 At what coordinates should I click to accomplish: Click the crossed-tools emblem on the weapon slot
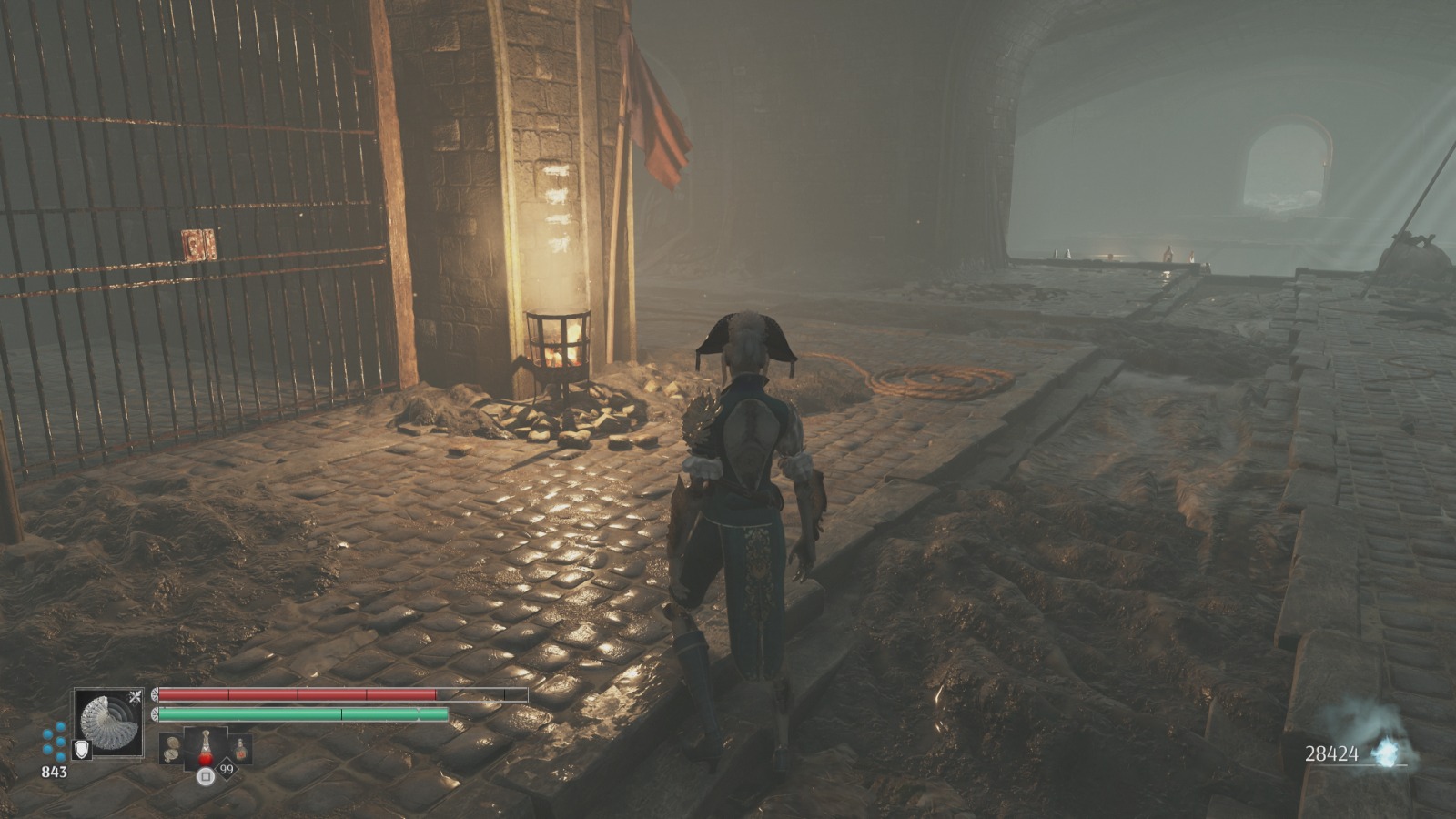click(x=136, y=696)
